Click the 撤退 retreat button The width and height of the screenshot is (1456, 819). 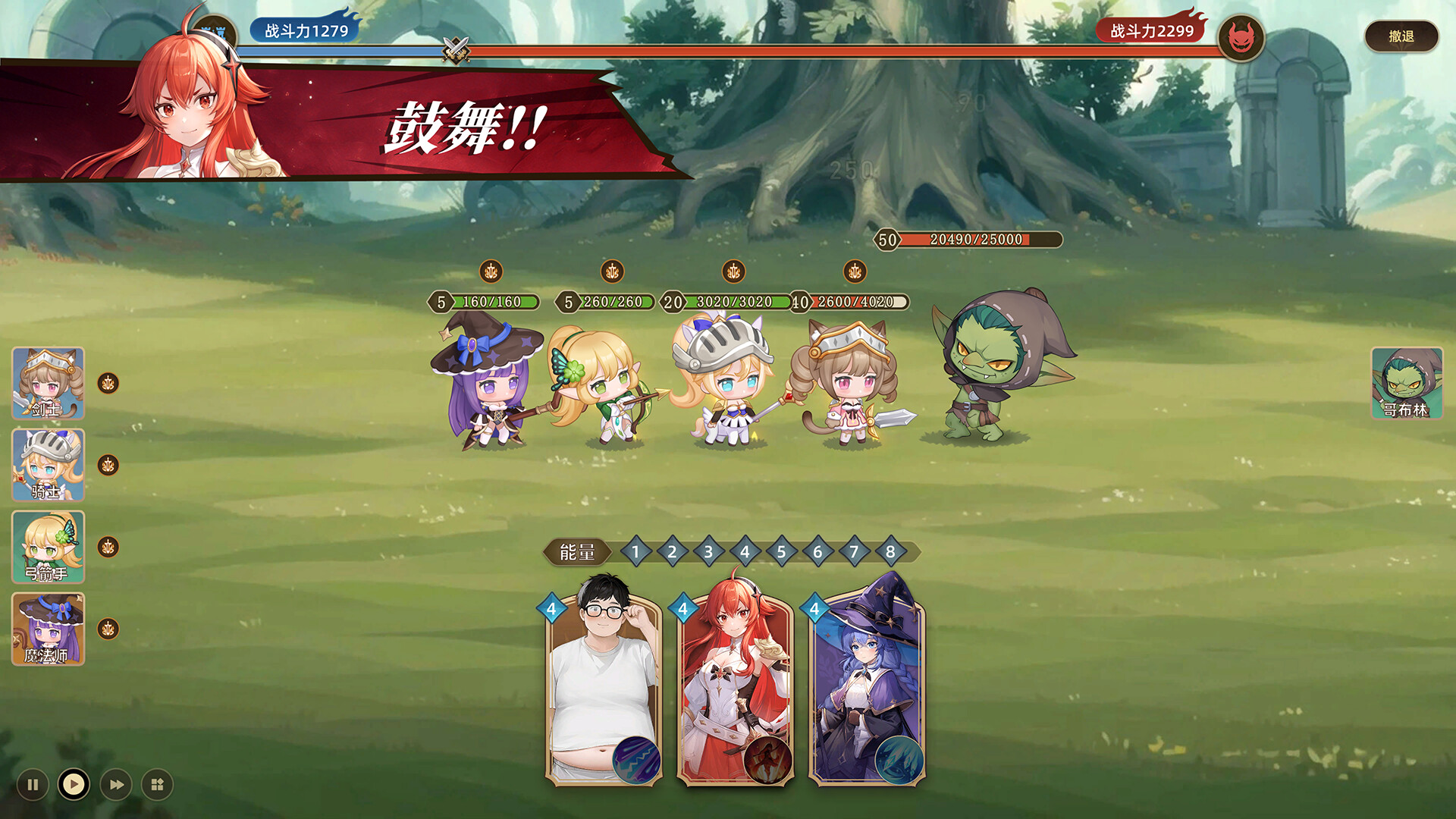1401,36
